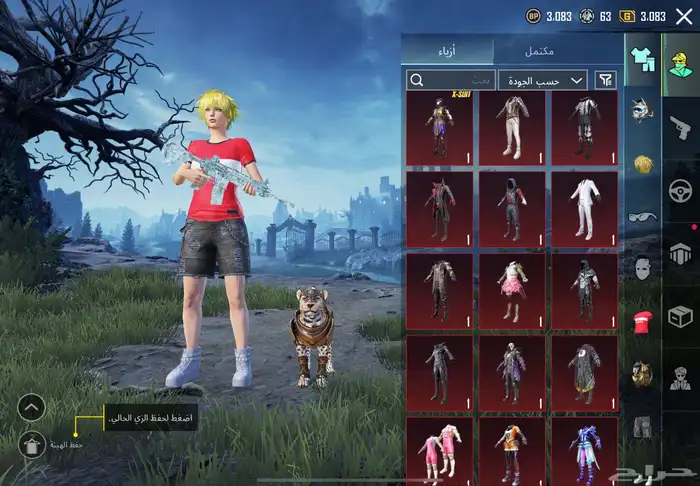
Task: Switch to the أزياء outfits tab
Action: pyautogui.click(x=447, y=50)
